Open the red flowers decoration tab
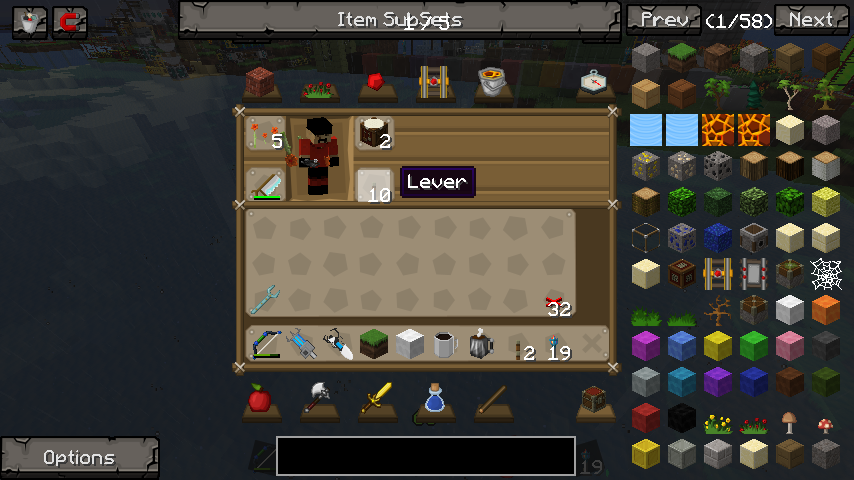Screen dimensions: 854x480 click(317, 85)
